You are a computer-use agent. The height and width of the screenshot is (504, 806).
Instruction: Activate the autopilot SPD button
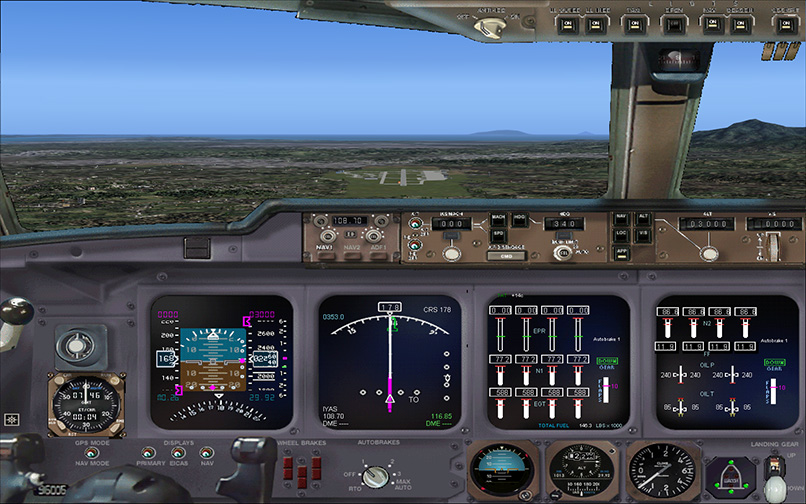[498, 234]
